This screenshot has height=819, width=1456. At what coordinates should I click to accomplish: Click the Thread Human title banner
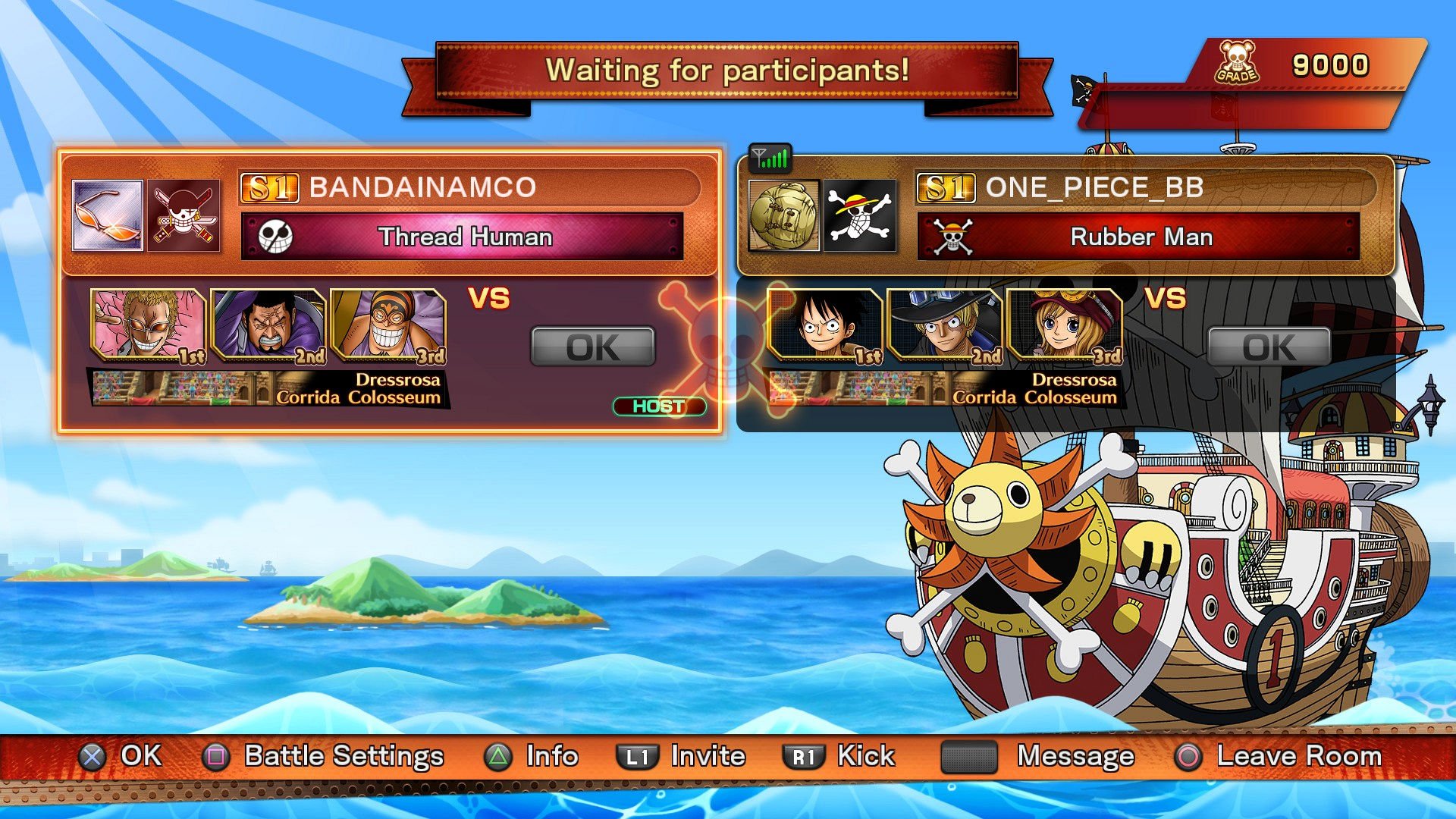point(462,237)
